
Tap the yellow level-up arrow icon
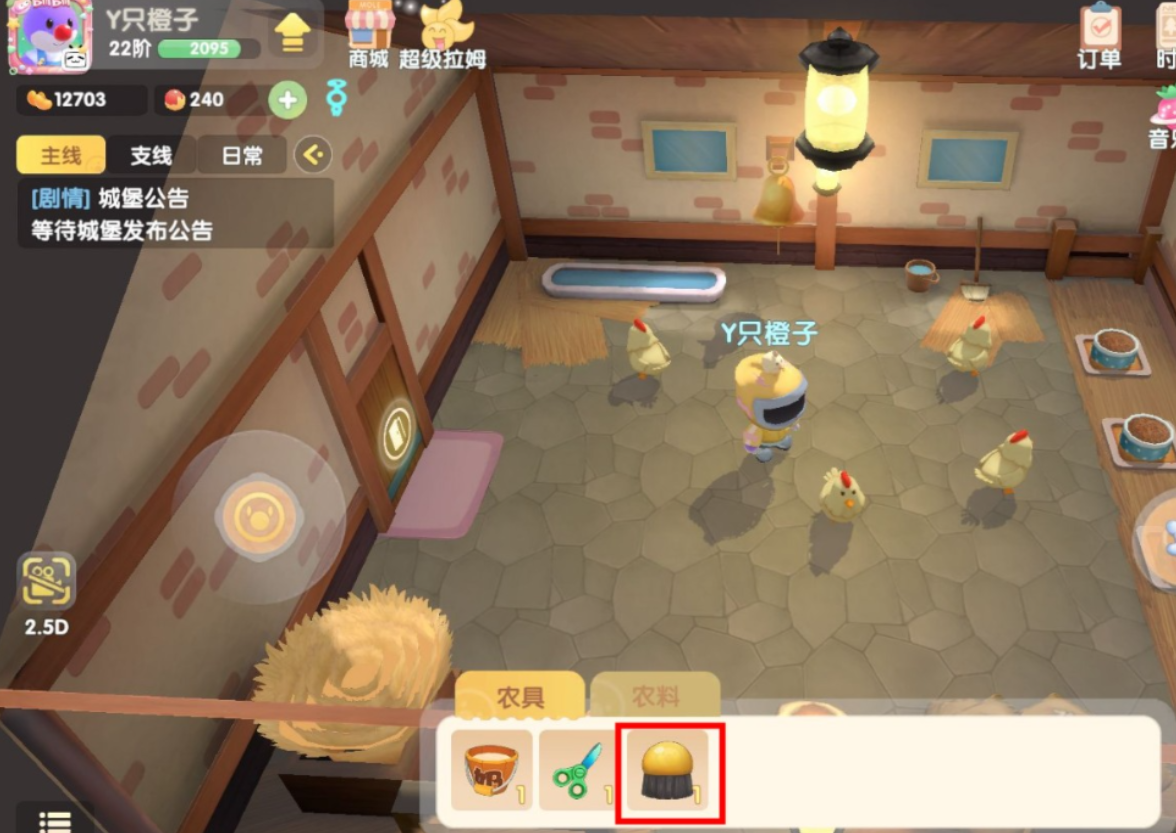(x=291, y=34)
